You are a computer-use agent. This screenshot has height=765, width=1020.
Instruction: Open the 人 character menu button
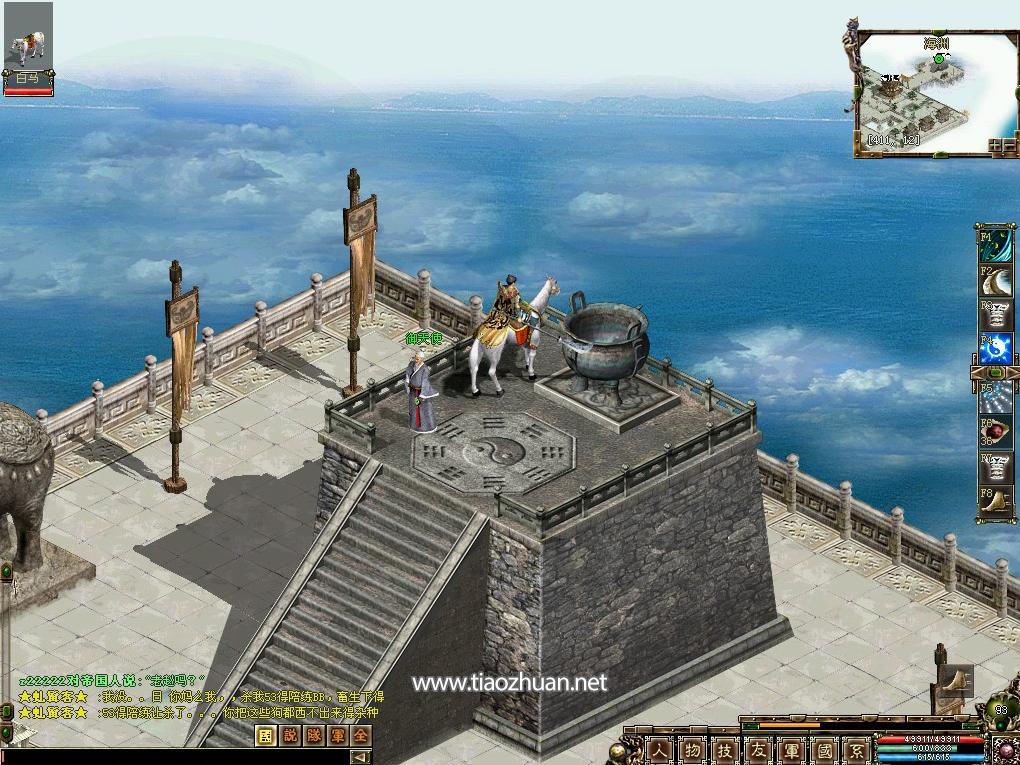(659, 749)
